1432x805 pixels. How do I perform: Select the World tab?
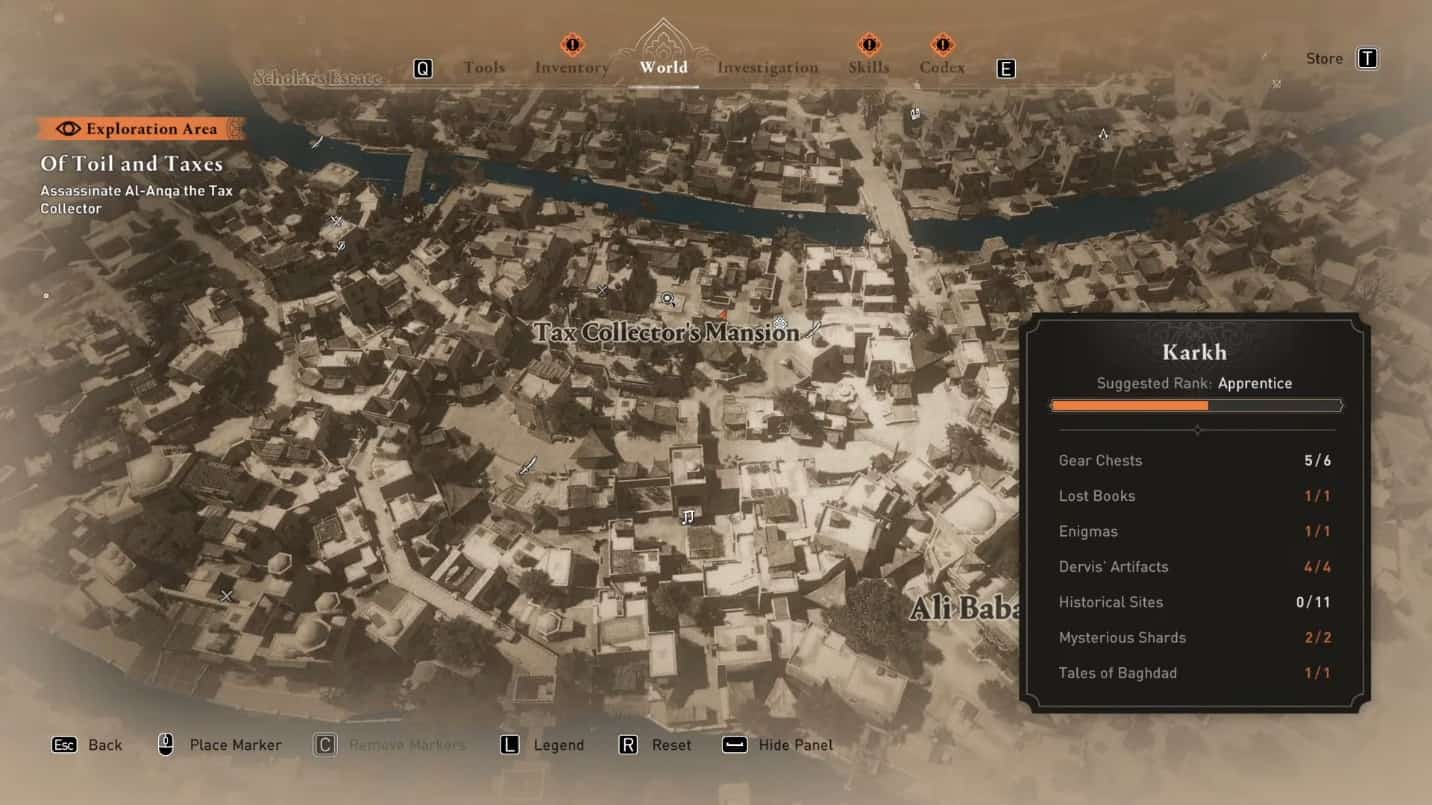[663, 68]
